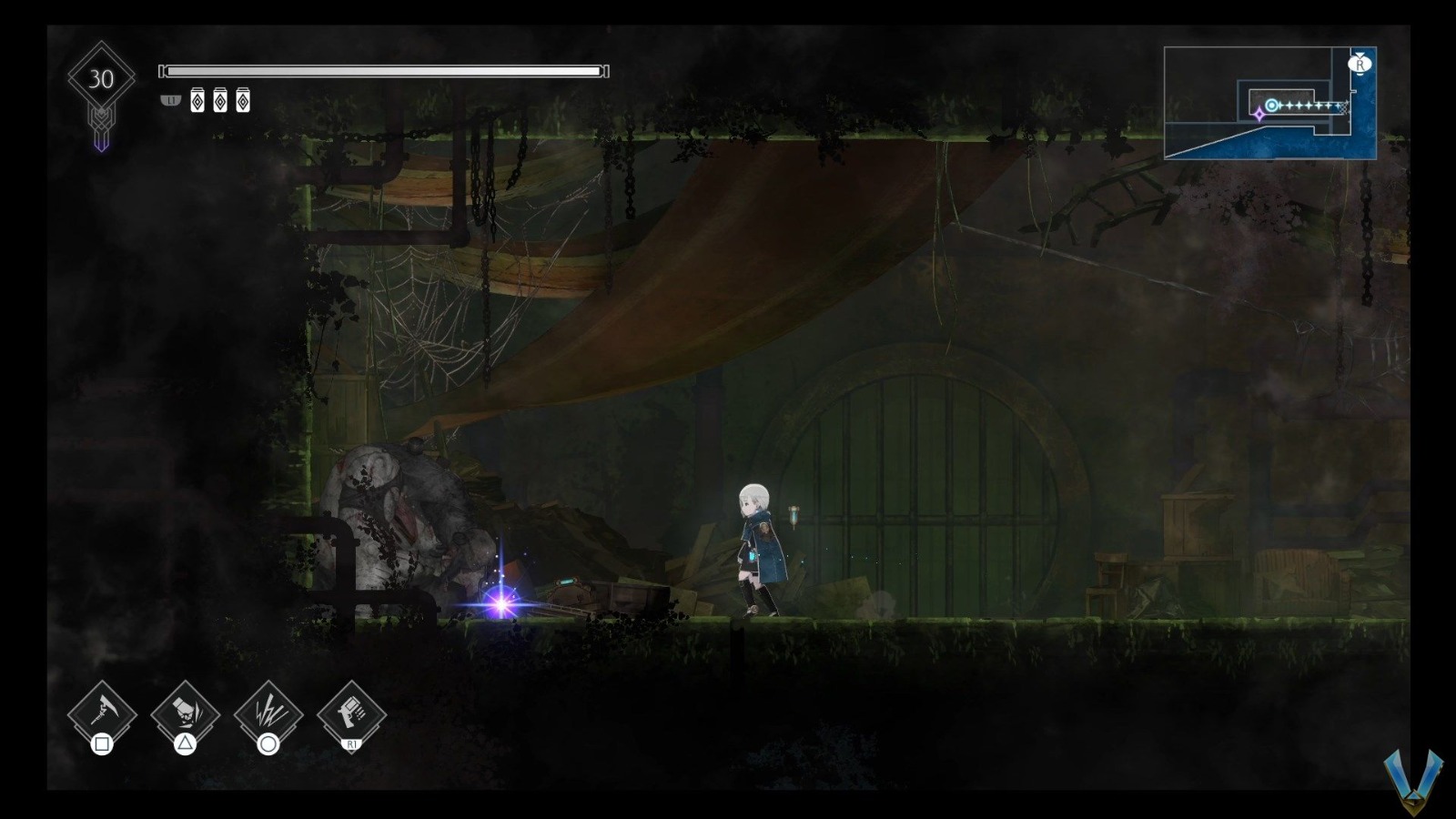Select the middle healing flask icon
Viewport: 1456px width, 819px height.
tap(219, 101)
